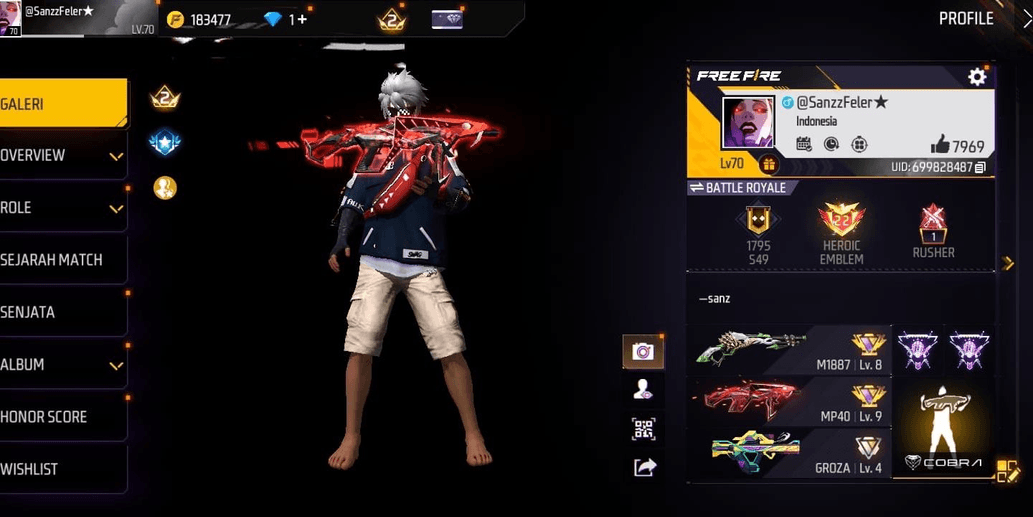Copy the UID number
Viewport: 1033px width, 517px height.
coord(980,167)
